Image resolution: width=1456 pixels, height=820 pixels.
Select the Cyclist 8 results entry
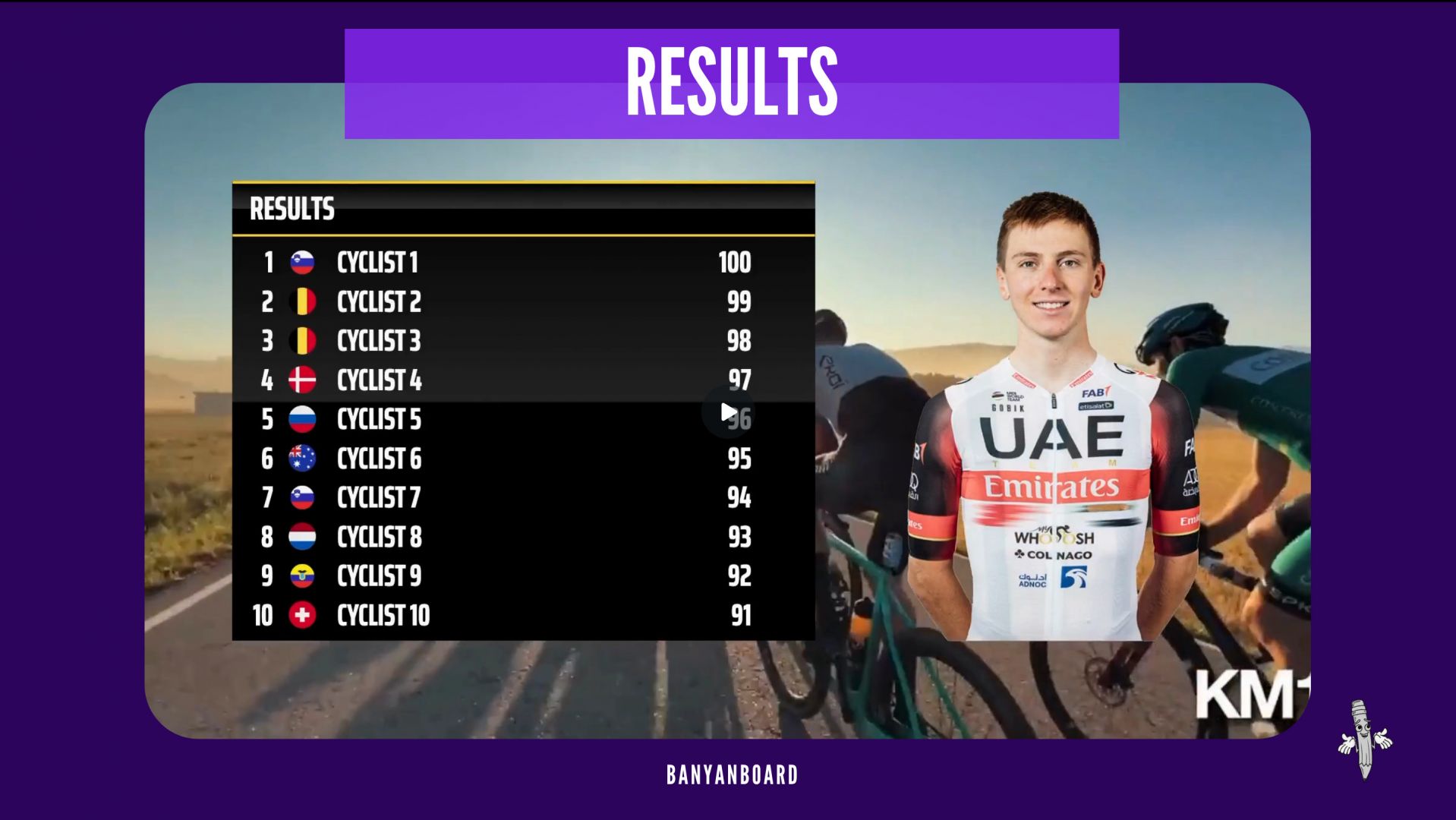(x=379, y=538)
